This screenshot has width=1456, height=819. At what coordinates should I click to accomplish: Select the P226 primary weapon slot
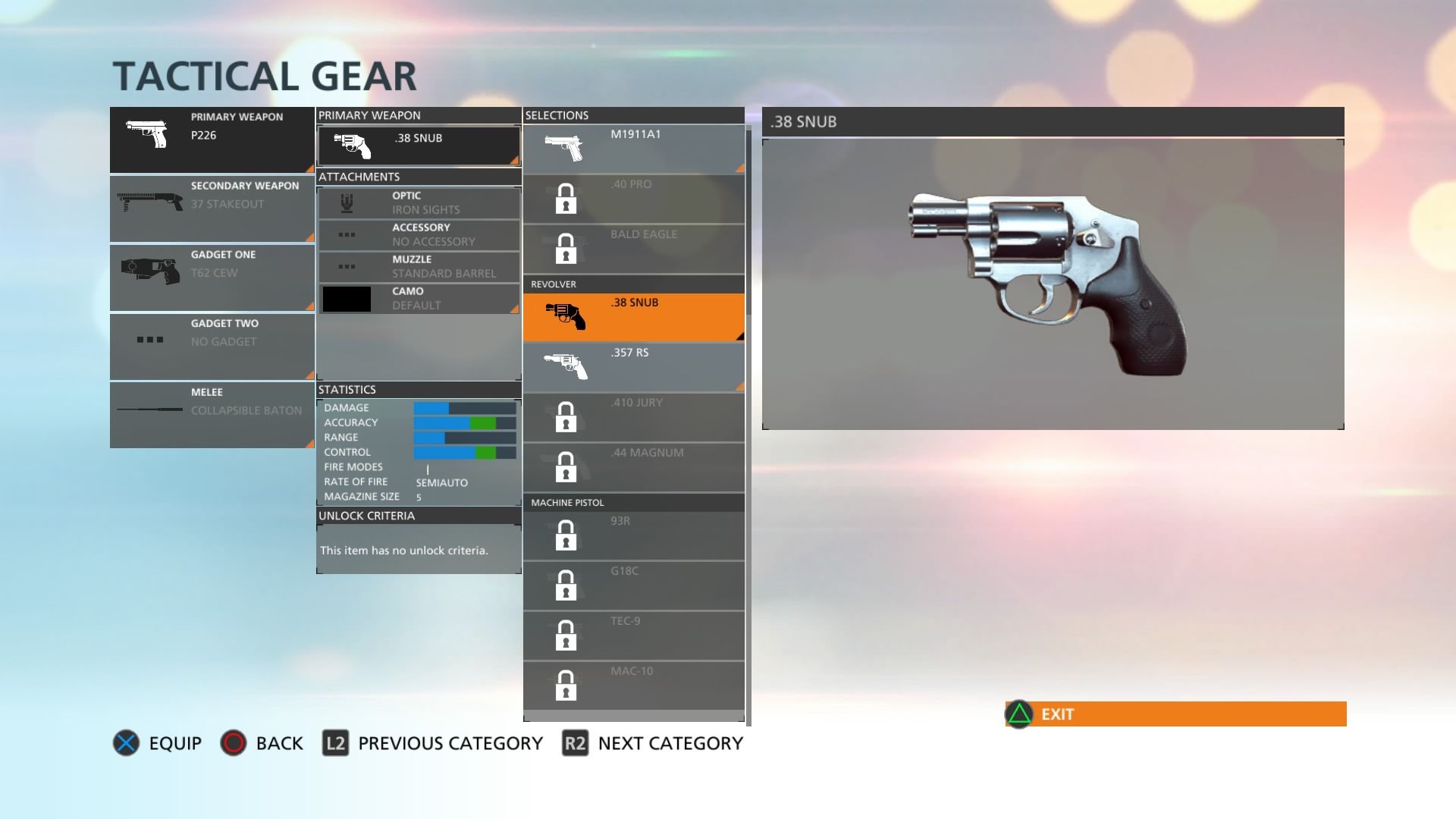[x=212, y=140]
